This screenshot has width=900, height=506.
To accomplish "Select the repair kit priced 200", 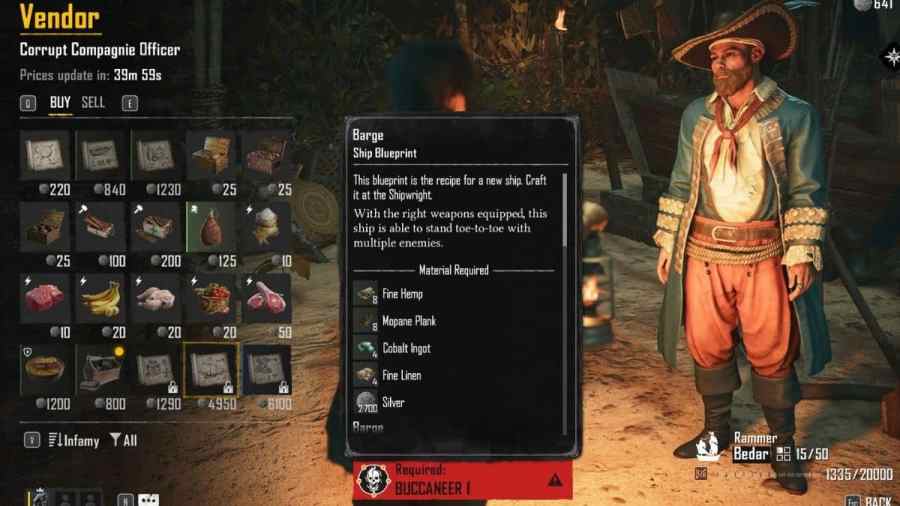I will 155,226.
